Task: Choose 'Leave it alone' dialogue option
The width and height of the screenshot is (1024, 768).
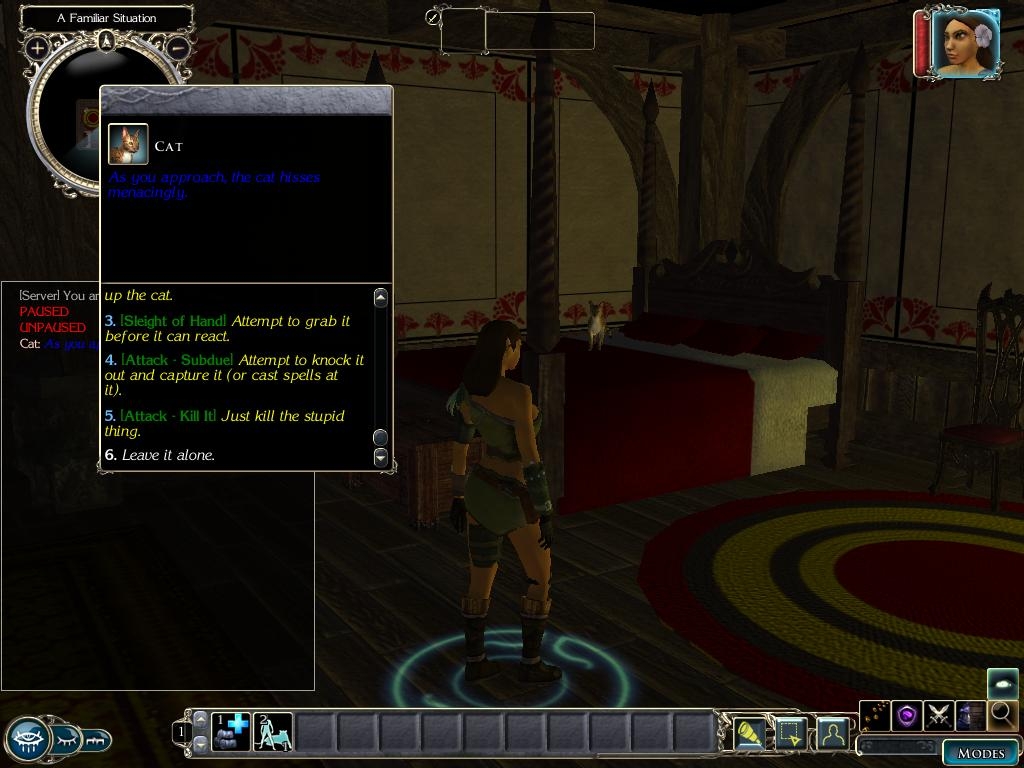Action: point(167,455)
